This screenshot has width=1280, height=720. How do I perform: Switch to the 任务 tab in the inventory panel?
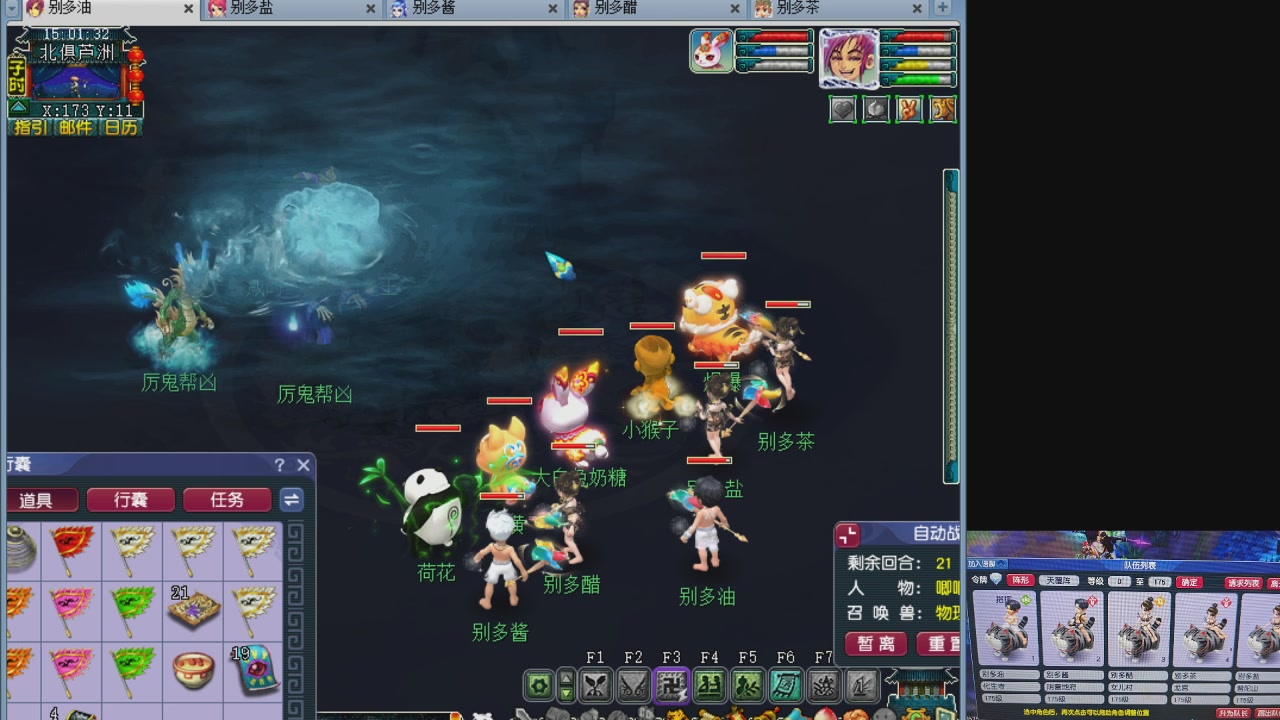[x=227, y=500]
